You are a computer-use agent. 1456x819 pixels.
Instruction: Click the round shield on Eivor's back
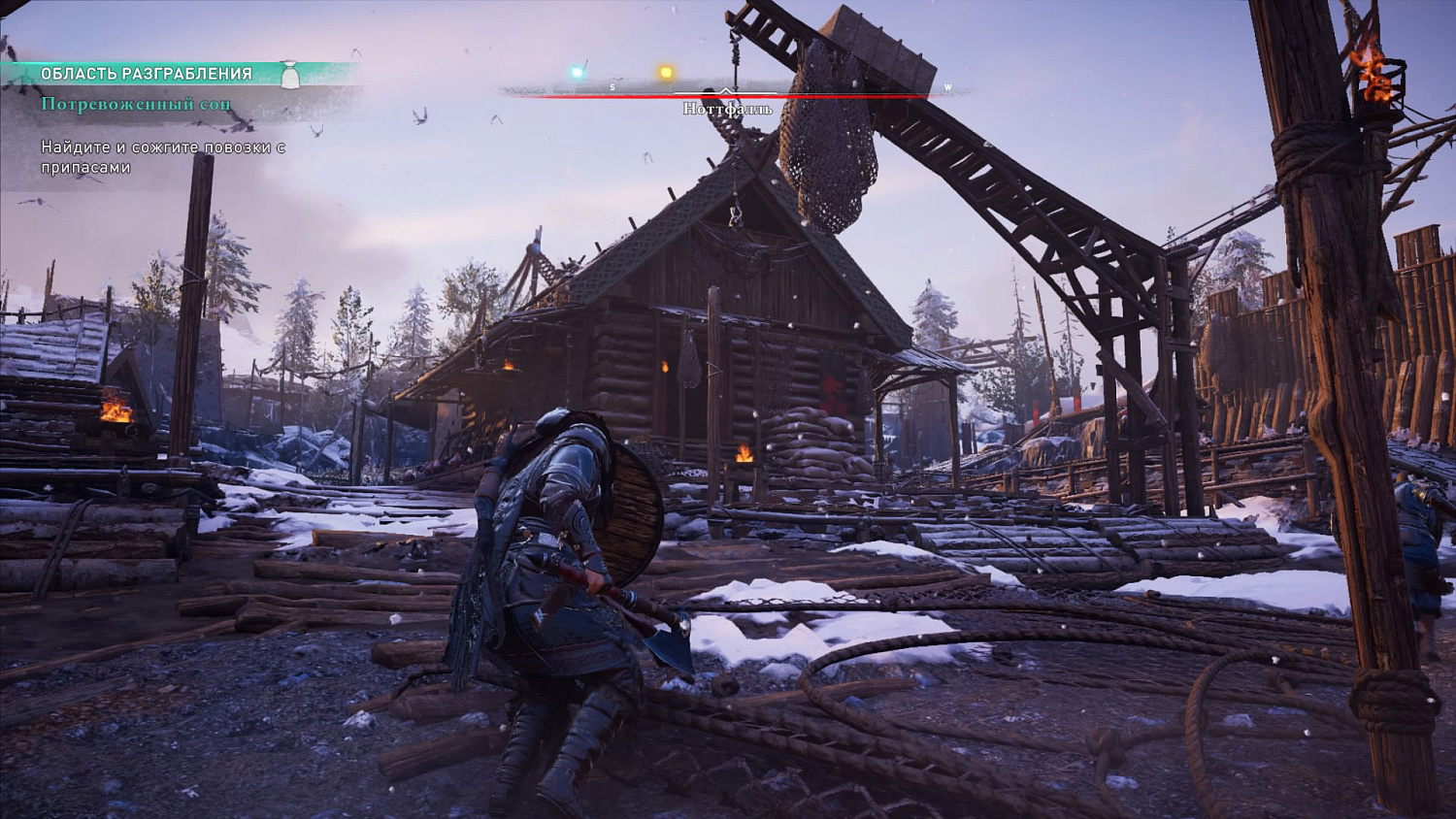632,514
